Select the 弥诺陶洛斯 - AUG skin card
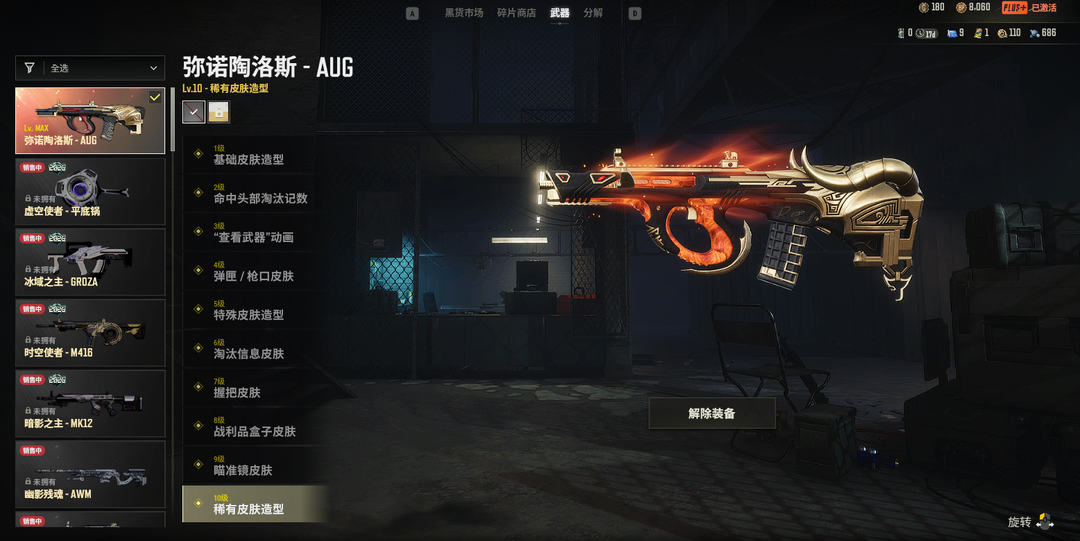The height and width of the screenshot is (541, 1080). pos(90,121)
